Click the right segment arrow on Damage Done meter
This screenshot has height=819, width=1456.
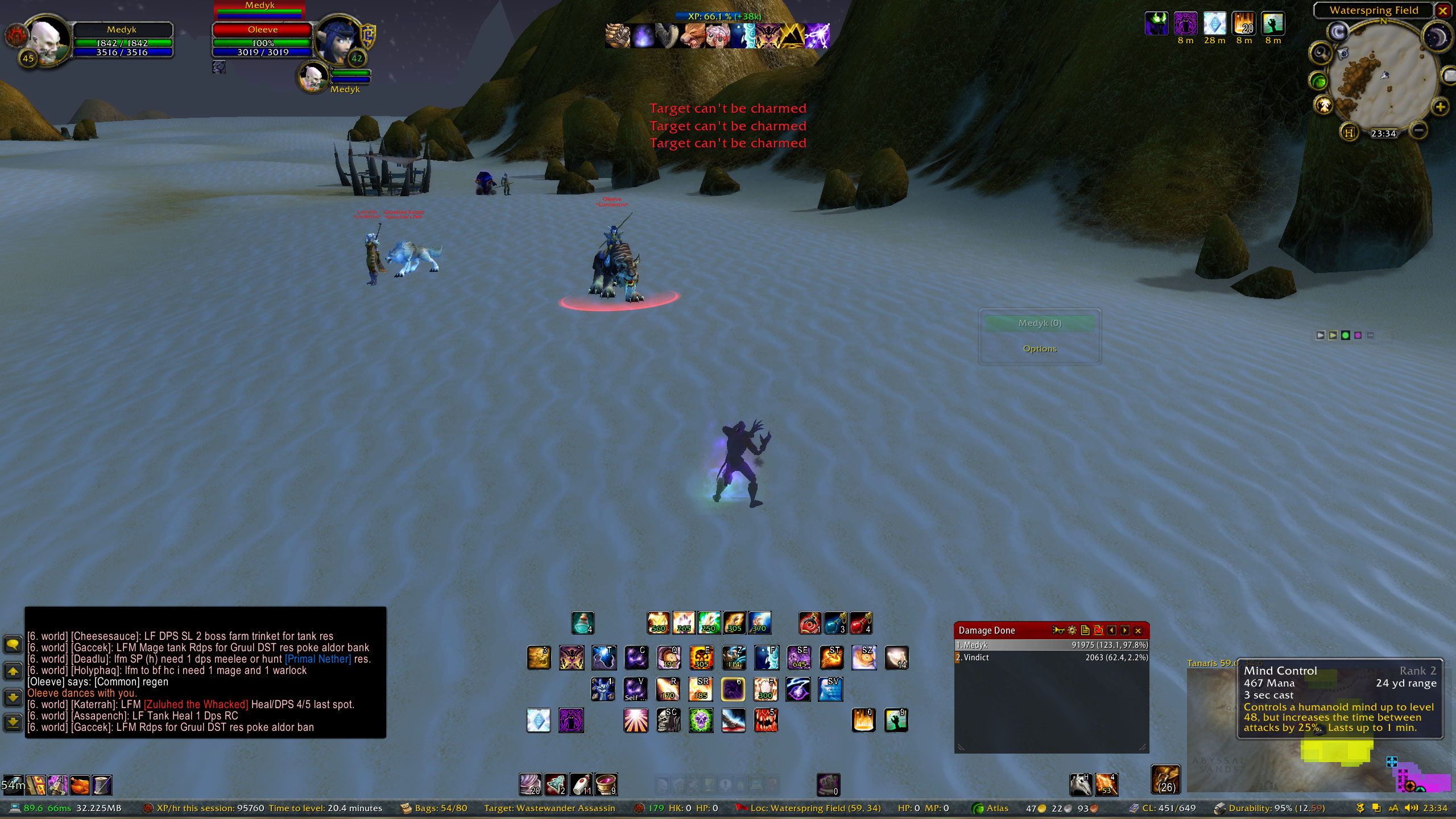pos(1124,630)
